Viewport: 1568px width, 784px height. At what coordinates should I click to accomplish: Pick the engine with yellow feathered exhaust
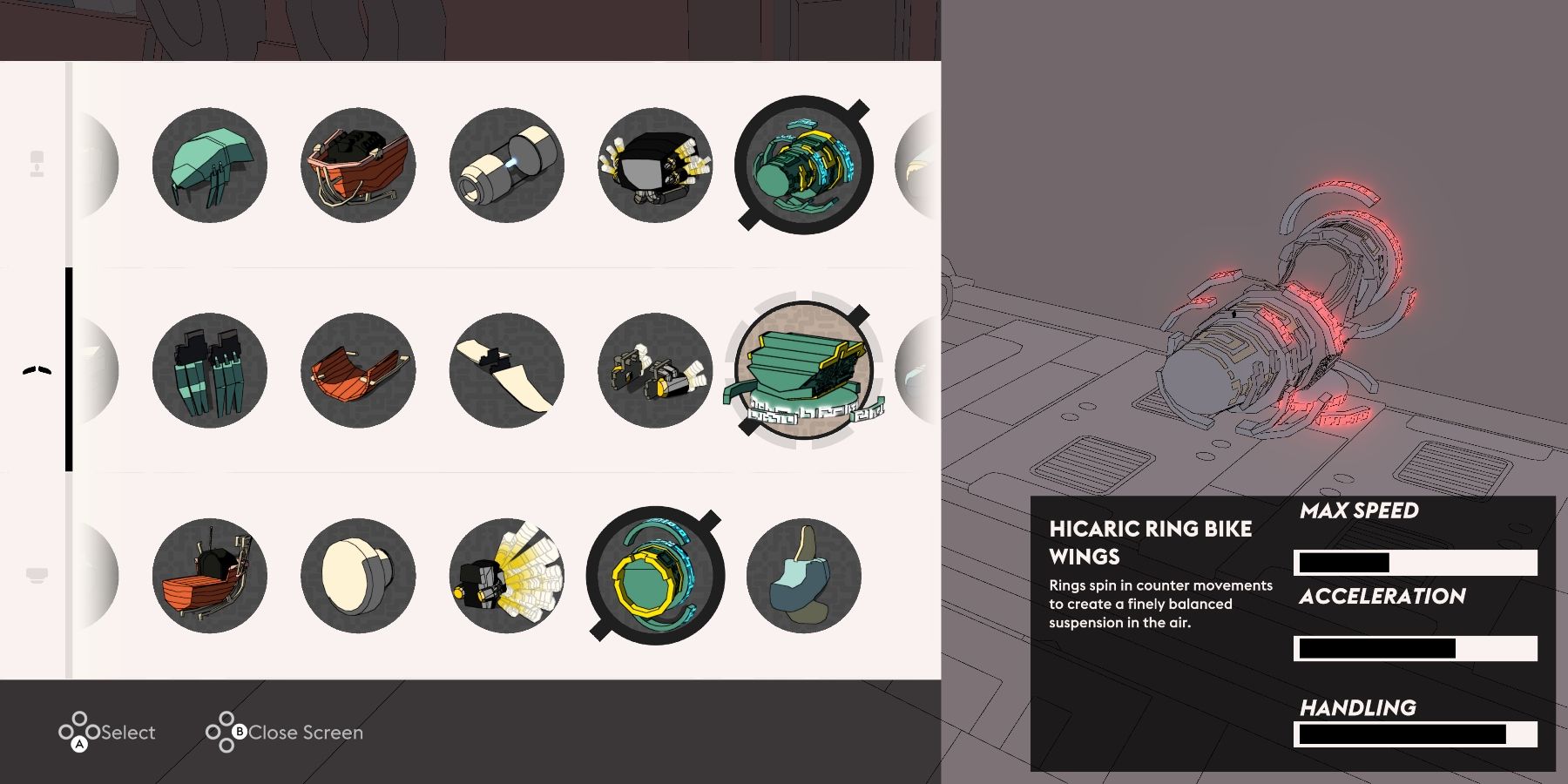click(x=506, y=575)
